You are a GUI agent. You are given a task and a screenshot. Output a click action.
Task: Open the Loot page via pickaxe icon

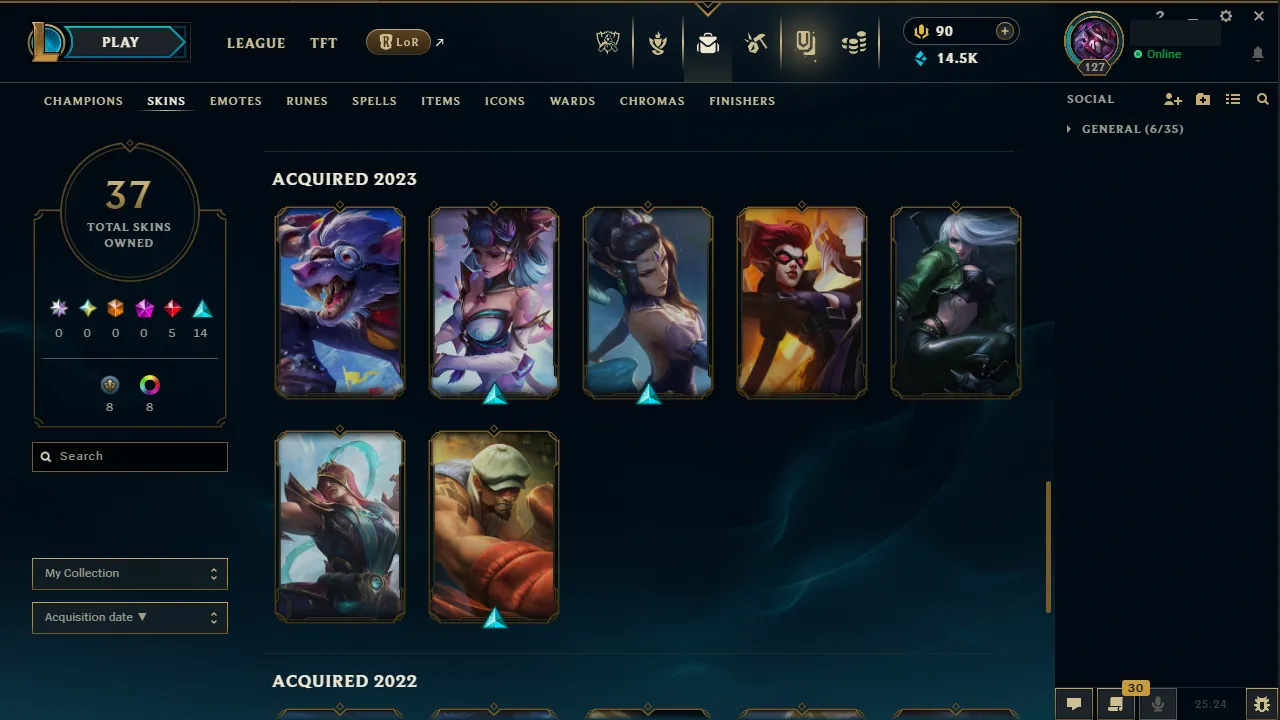point(756,43)
